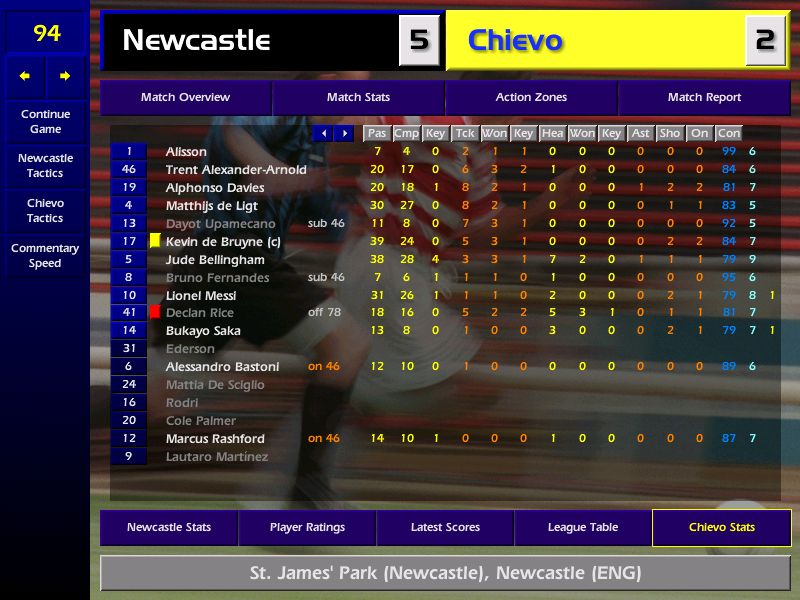Open Player Ratings
Screen dimensions: 800x600
coord(307,528)
